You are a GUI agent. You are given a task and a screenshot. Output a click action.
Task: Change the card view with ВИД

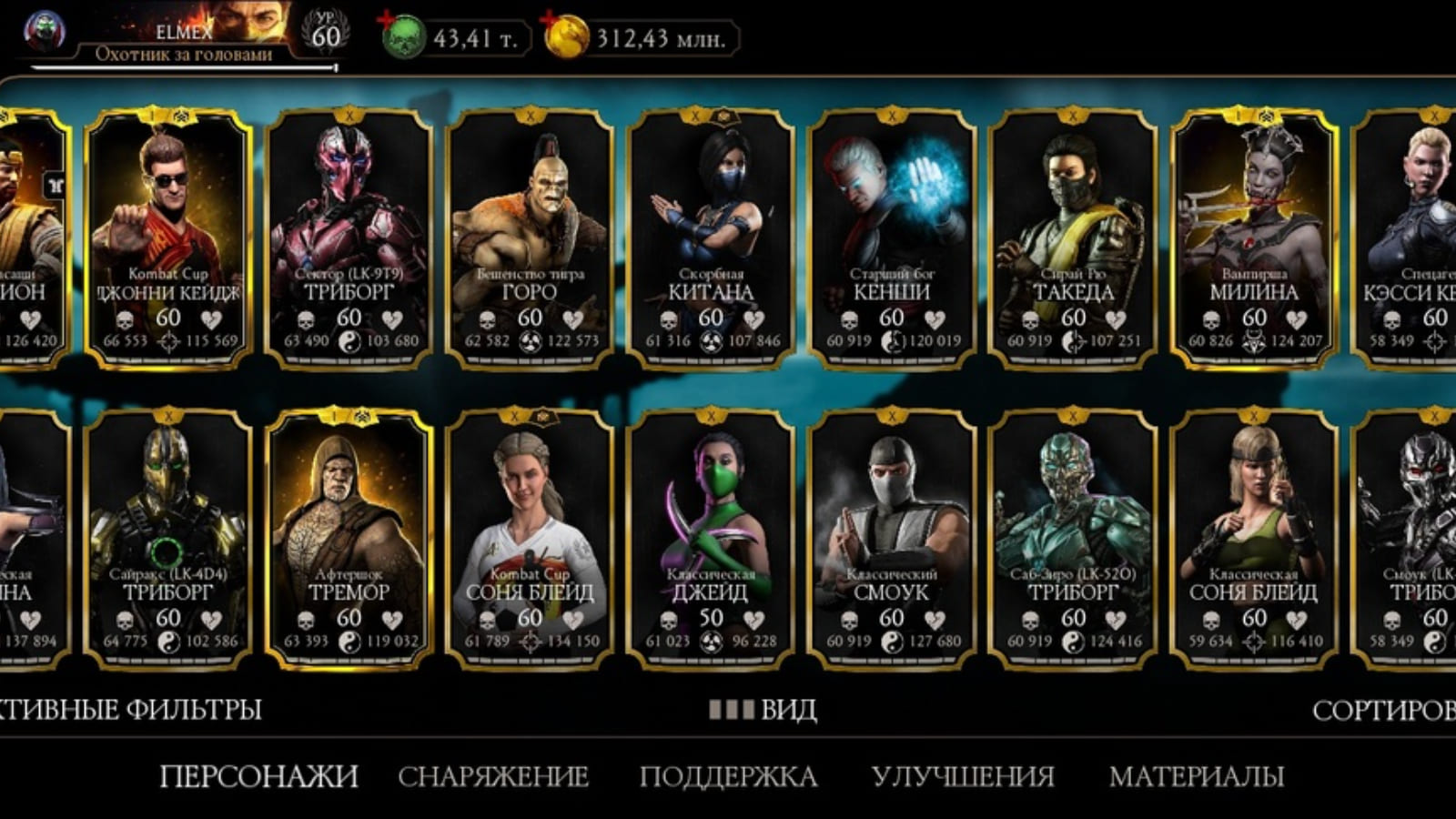[763, 710]
